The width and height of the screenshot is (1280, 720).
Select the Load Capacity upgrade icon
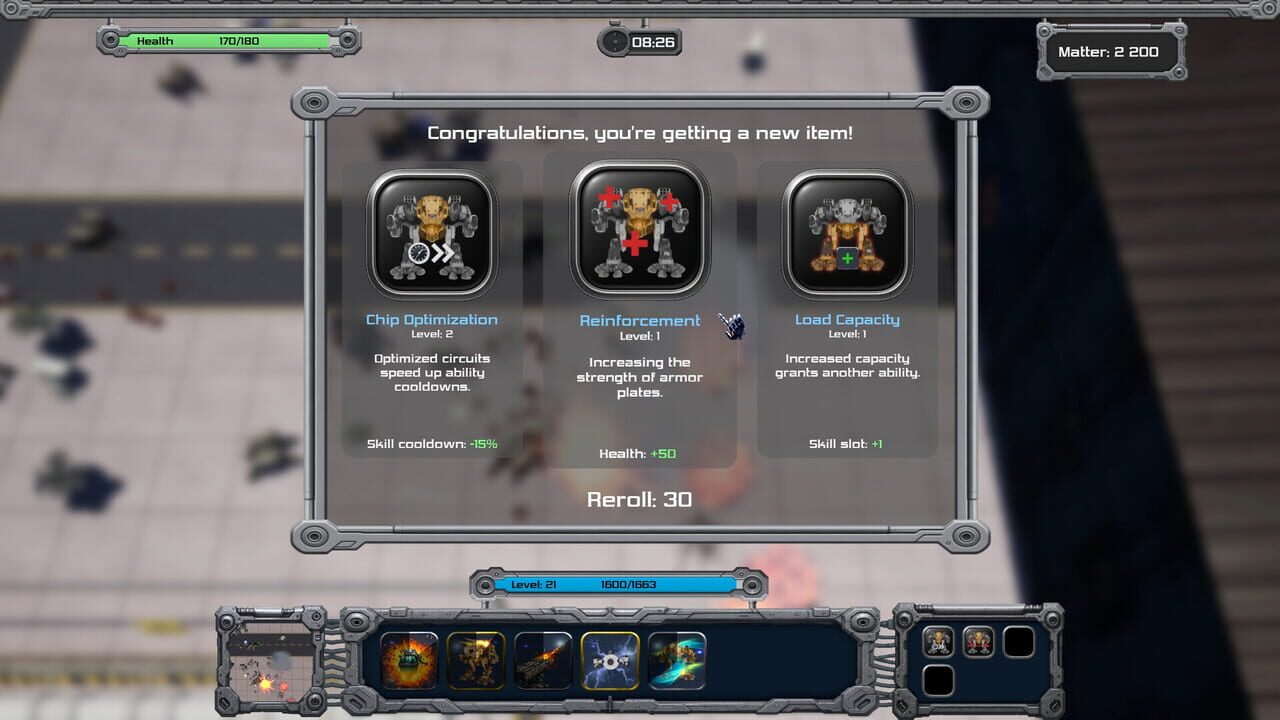(x=847, y=231)
